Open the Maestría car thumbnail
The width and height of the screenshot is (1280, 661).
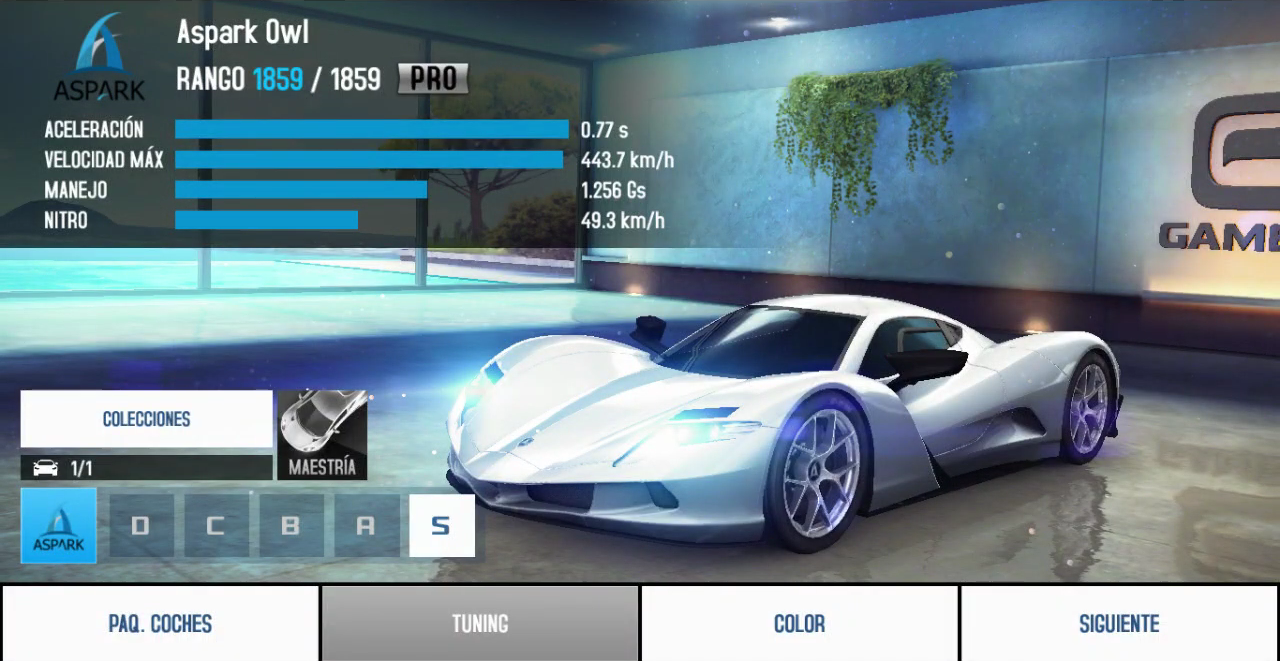322,435
